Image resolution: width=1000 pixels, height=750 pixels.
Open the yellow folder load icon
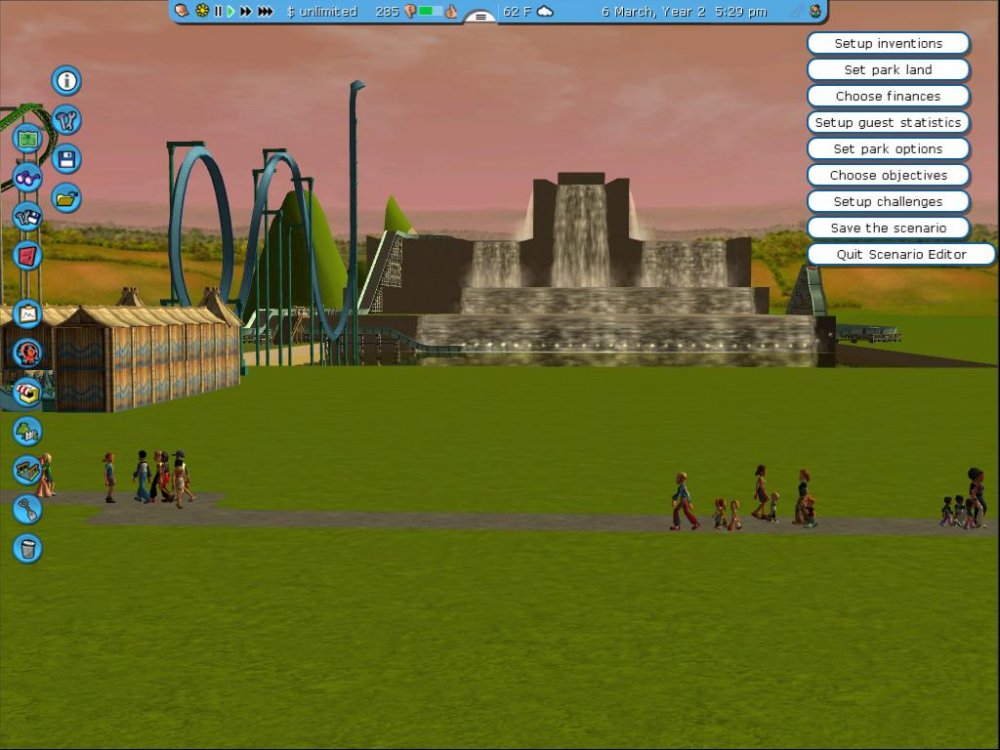66,198
